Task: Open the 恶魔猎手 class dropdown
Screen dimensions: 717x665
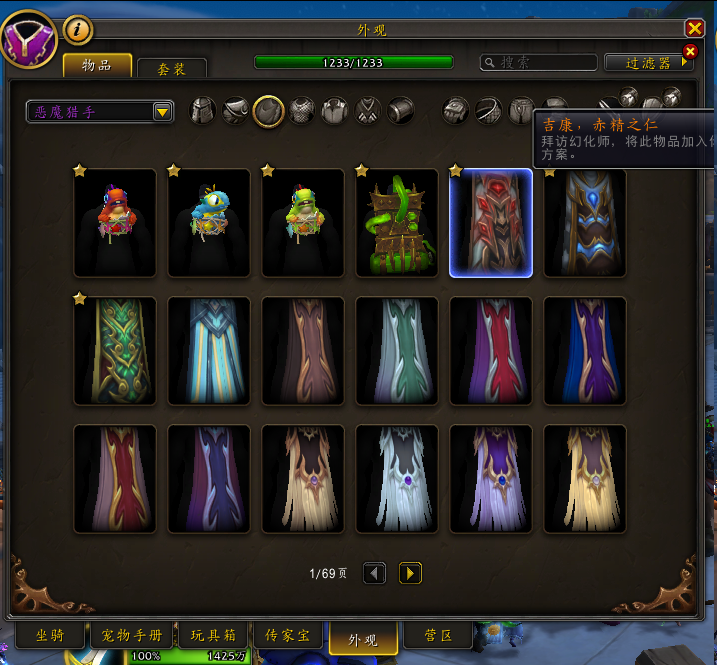Action: (x=100, y=112)
